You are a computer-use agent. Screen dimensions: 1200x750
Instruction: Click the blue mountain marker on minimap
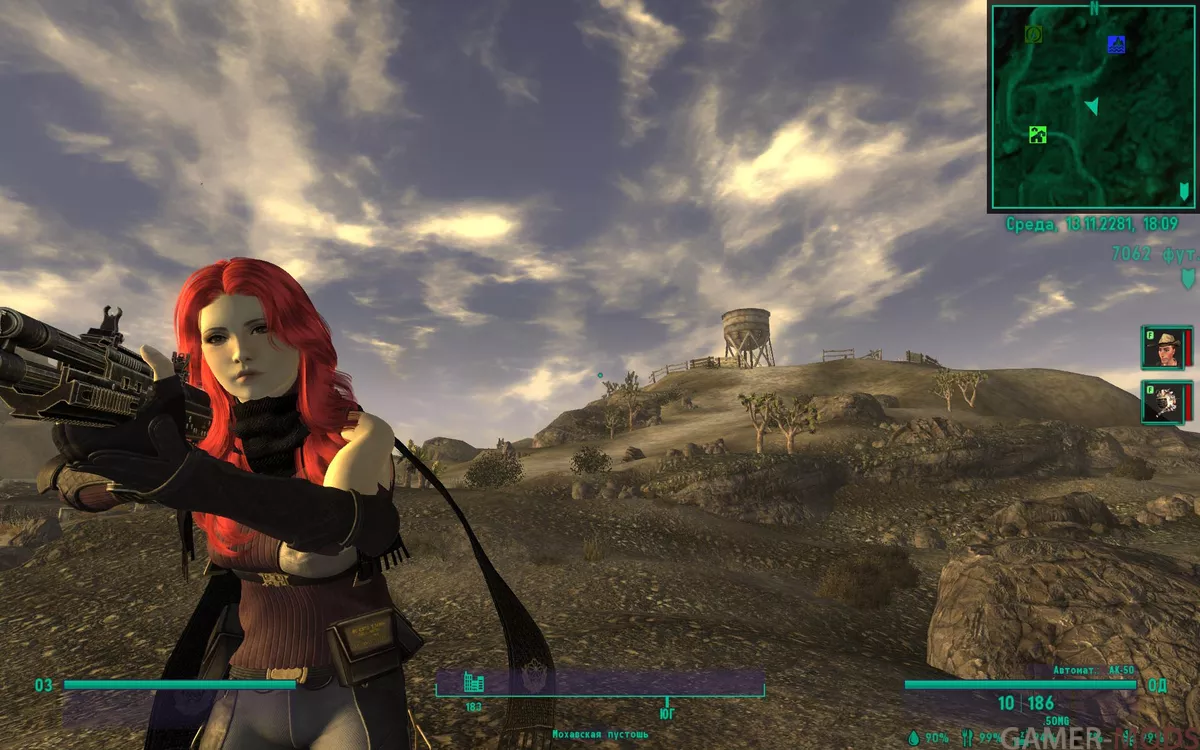tap(1116, 44)
